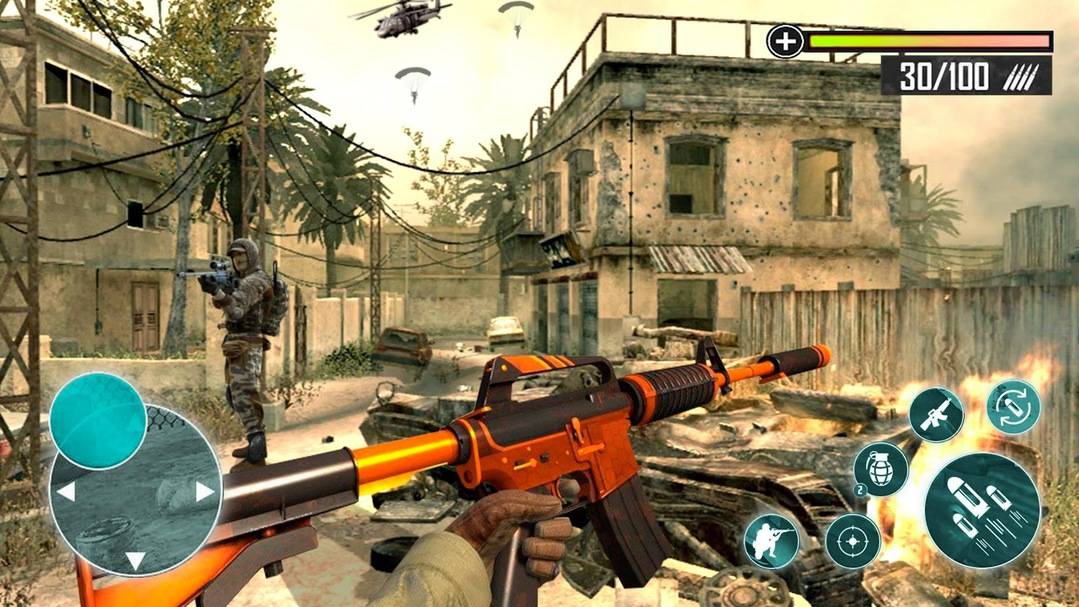1079x607 pixels.
Task: Tap the fire button with three bullets
Action: click(x=981, y=511)
